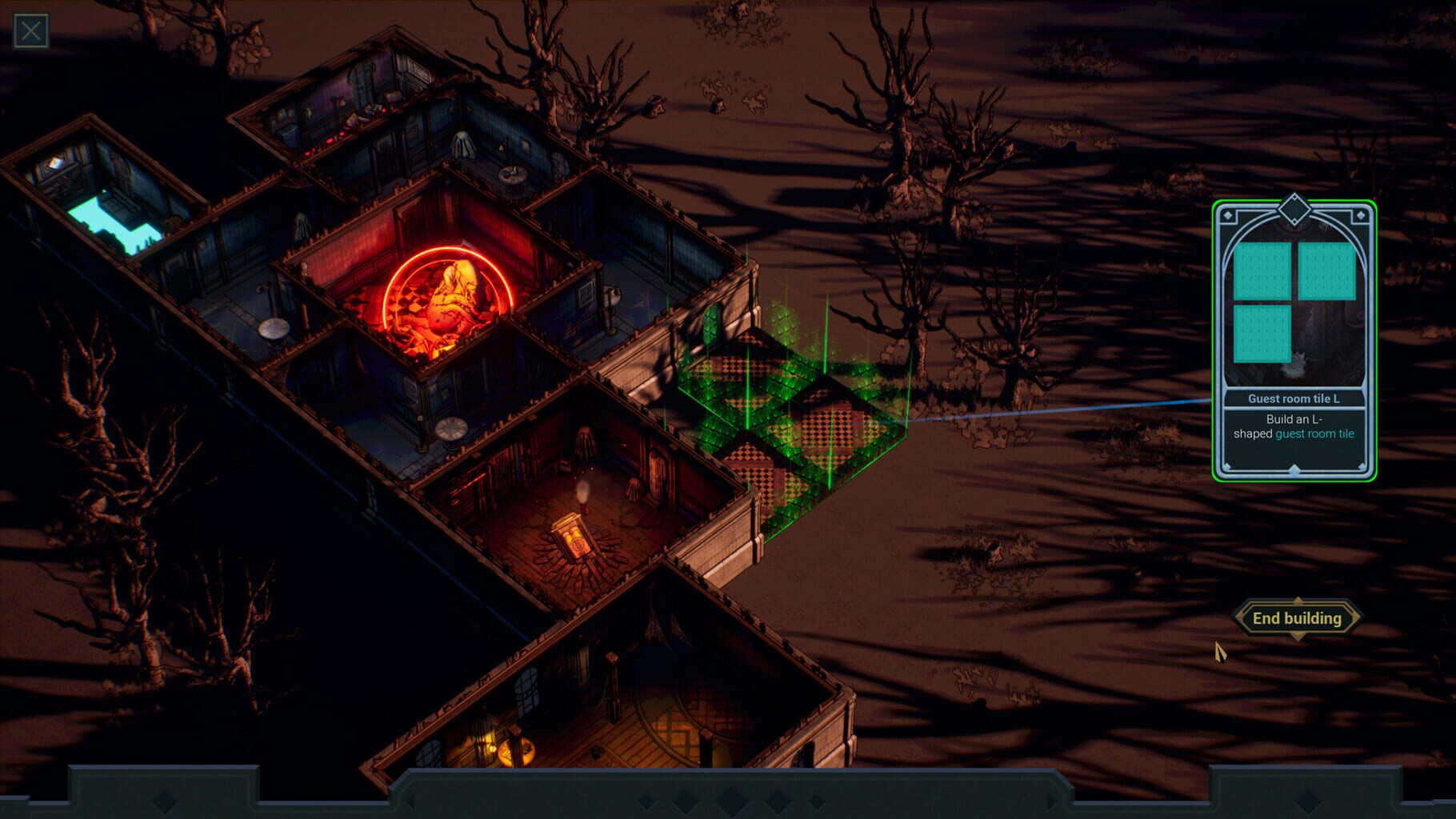Click the diamond icon atop the card frame

point(1294,209)
